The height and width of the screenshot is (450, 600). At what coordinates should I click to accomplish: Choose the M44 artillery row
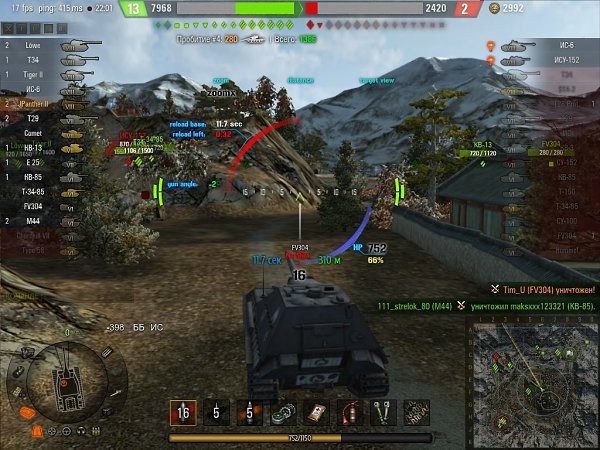click(x=40, y=220)
